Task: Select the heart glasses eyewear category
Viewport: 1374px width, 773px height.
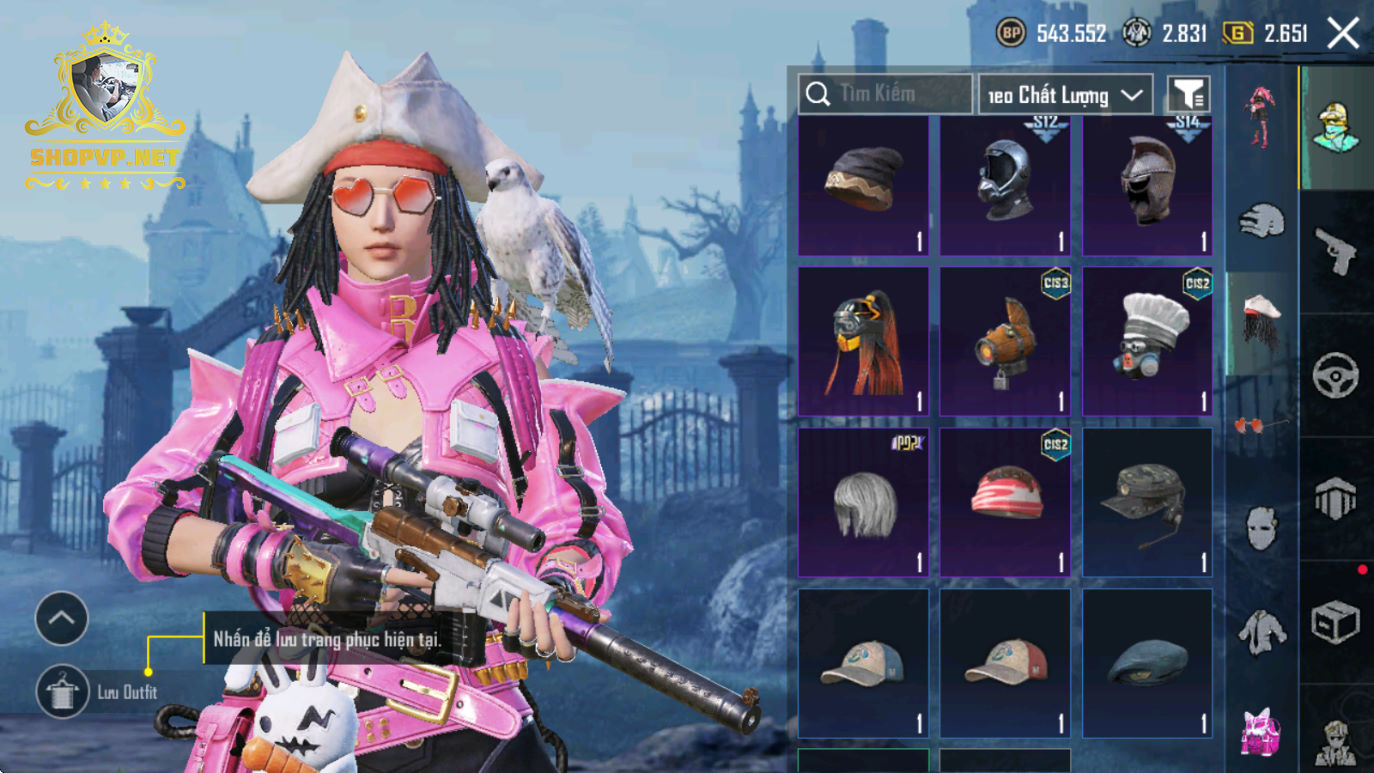Action: tap(1261, 424)
